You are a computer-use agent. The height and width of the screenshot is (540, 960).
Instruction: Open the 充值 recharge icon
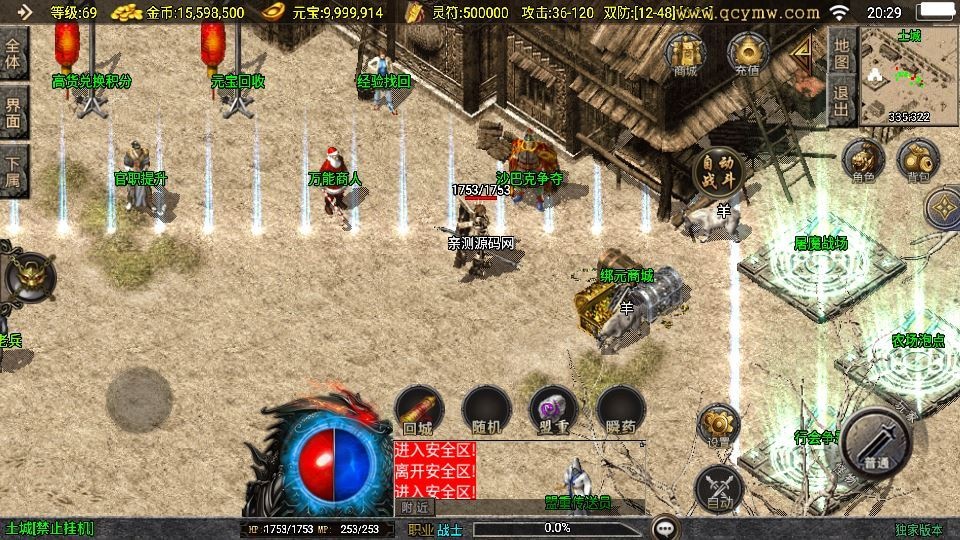click(746, 53)
